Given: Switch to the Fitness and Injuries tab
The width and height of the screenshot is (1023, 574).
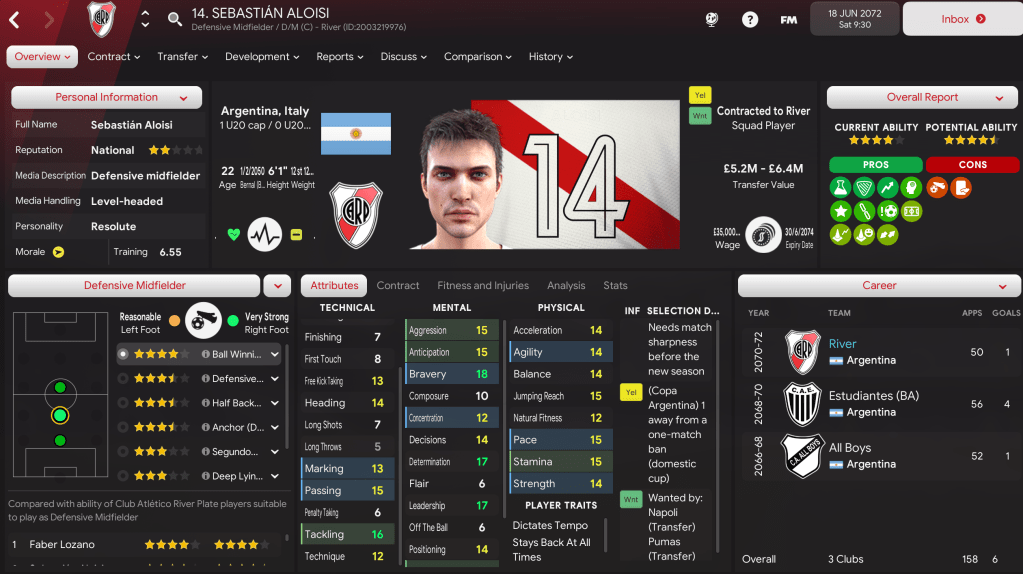Looking at the screenshot, I should click(x=483, y=286).
